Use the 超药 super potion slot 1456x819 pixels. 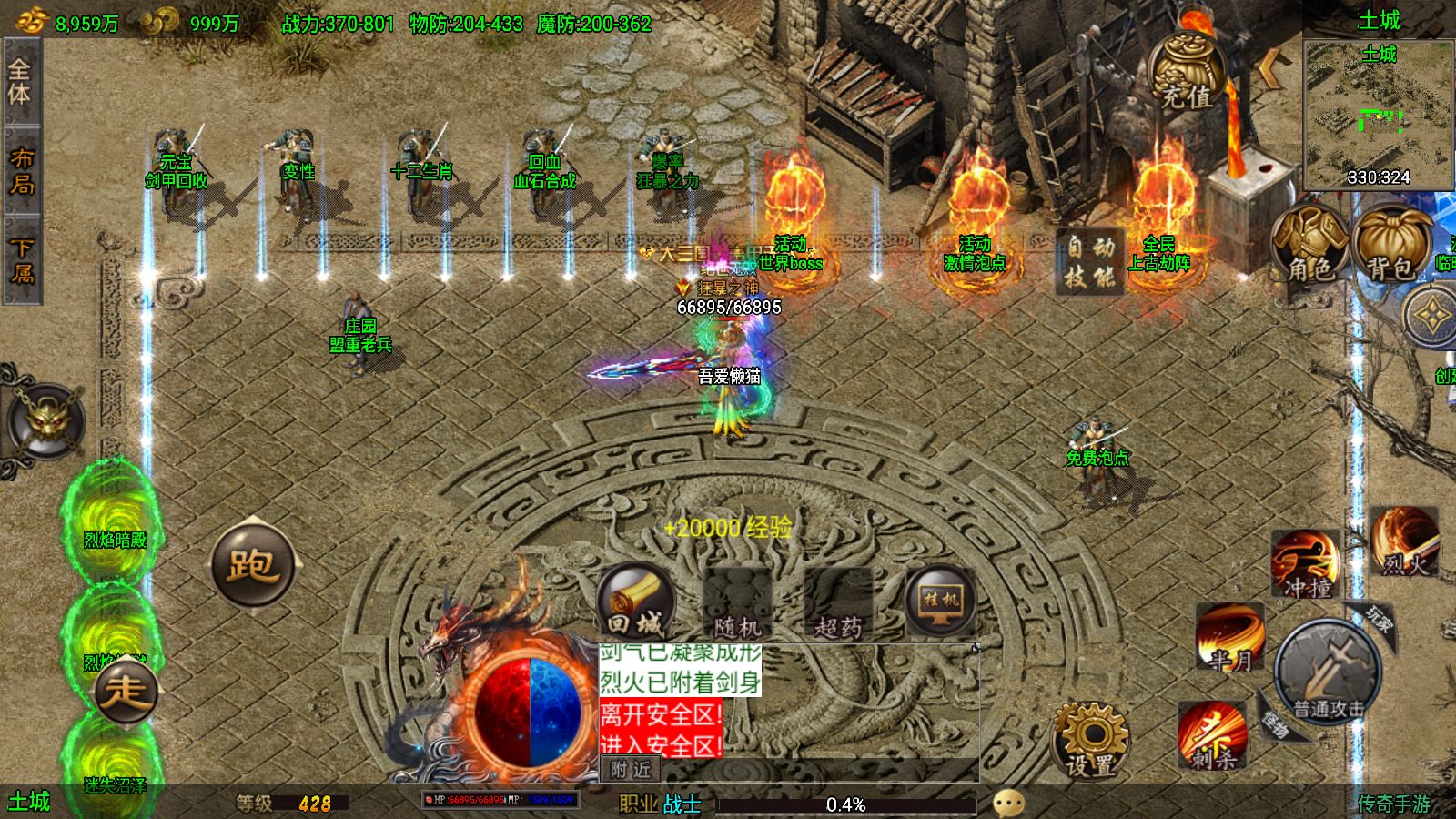click(838, 603)
